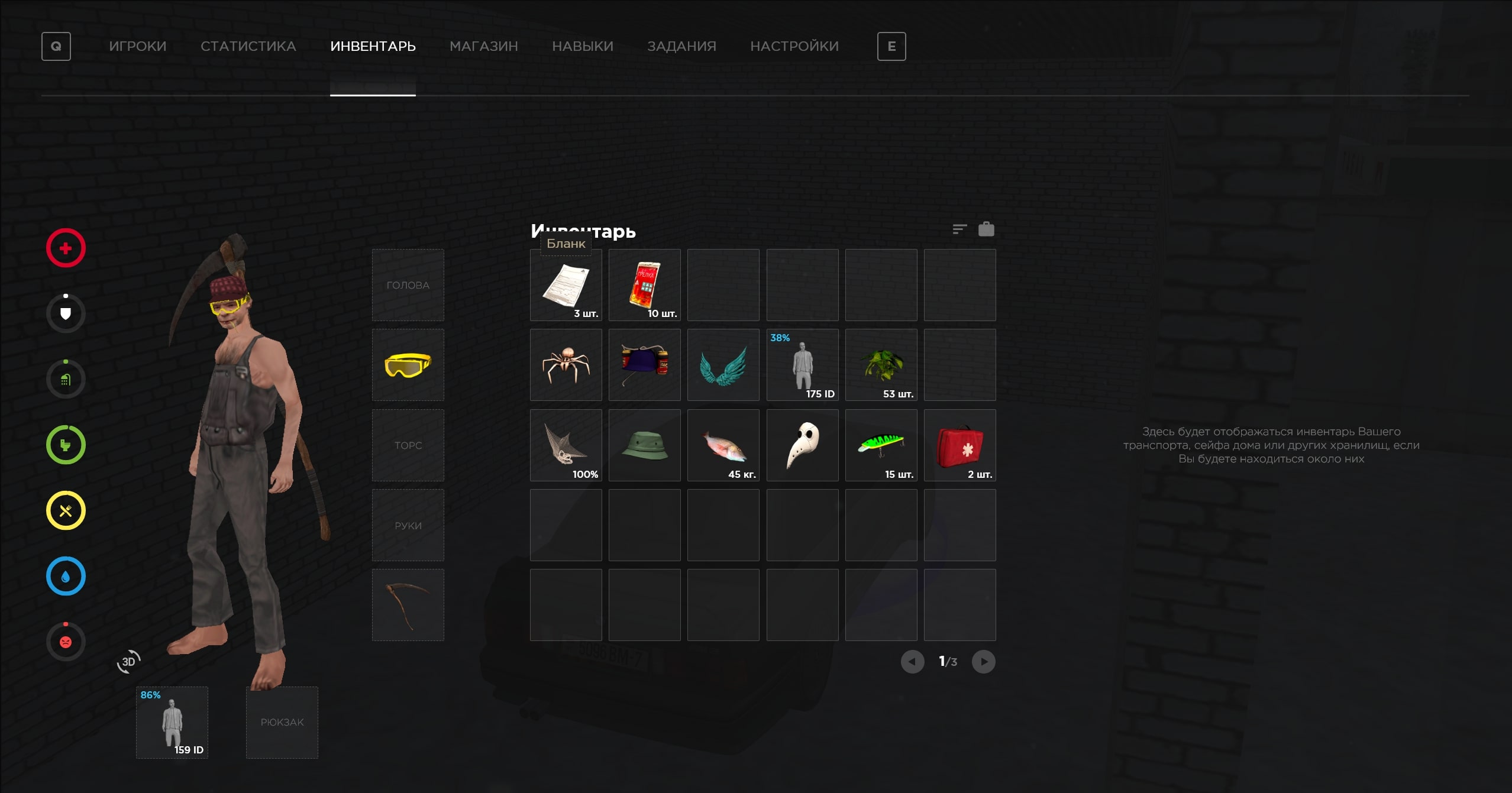Toggle the 3D character view

pos(128,661)
